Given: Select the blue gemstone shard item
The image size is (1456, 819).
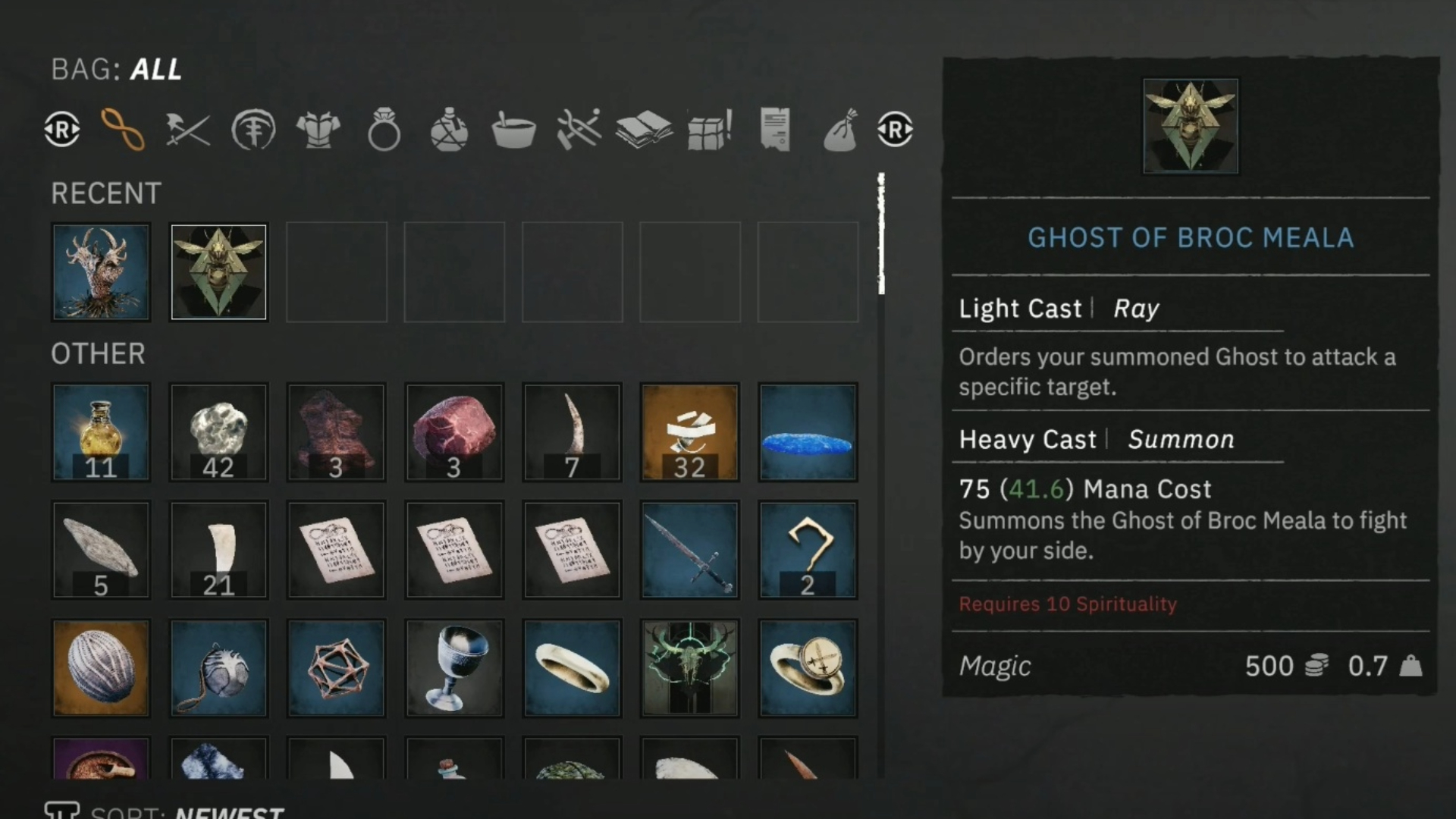Looking at the screenshot, I should (x=808, y=432).
